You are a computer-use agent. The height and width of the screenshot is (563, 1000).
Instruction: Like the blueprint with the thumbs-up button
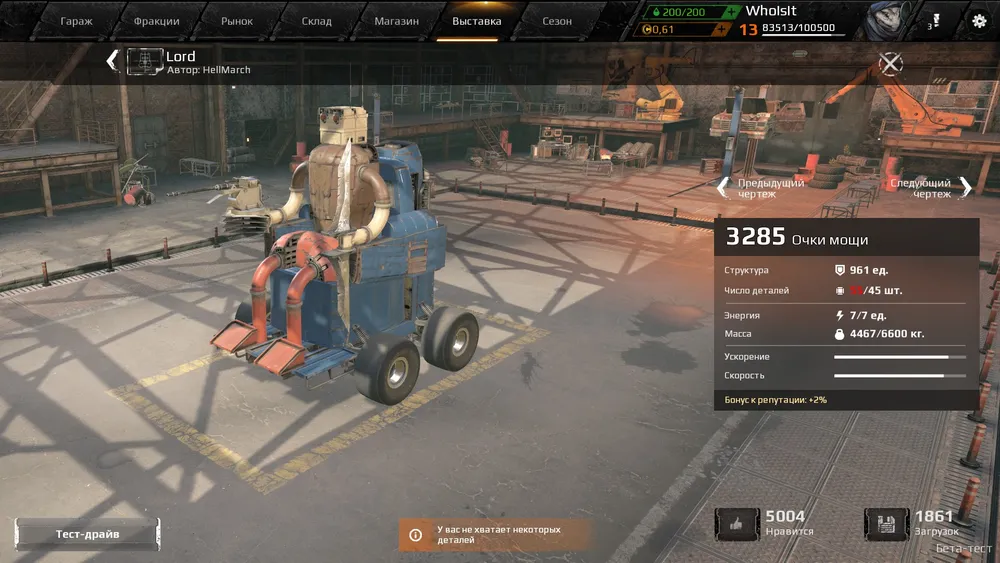[x=736, y=524]
